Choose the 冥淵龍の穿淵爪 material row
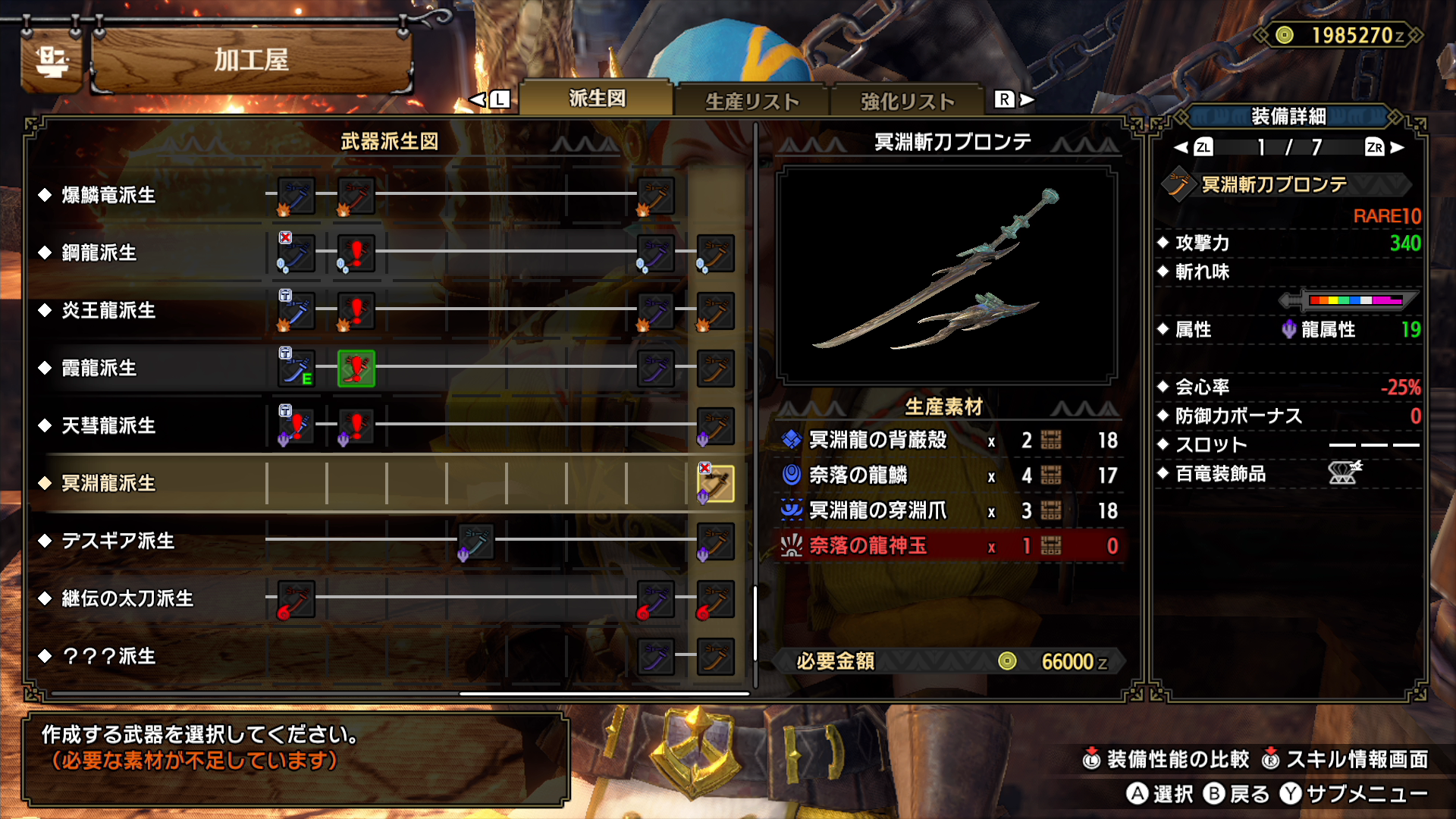 pos(949,511)
